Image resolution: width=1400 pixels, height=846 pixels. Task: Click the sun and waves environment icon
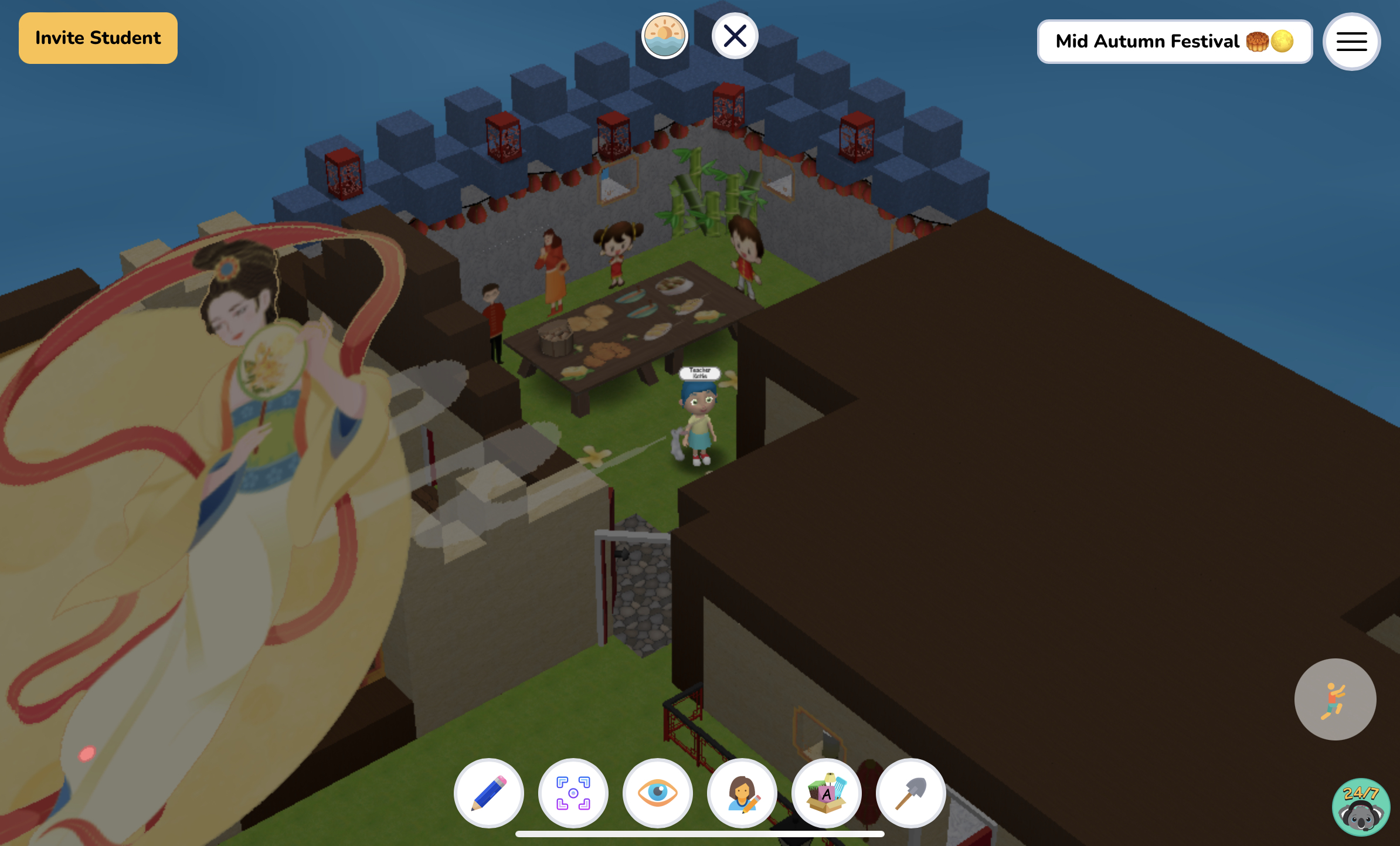(665, 36)
